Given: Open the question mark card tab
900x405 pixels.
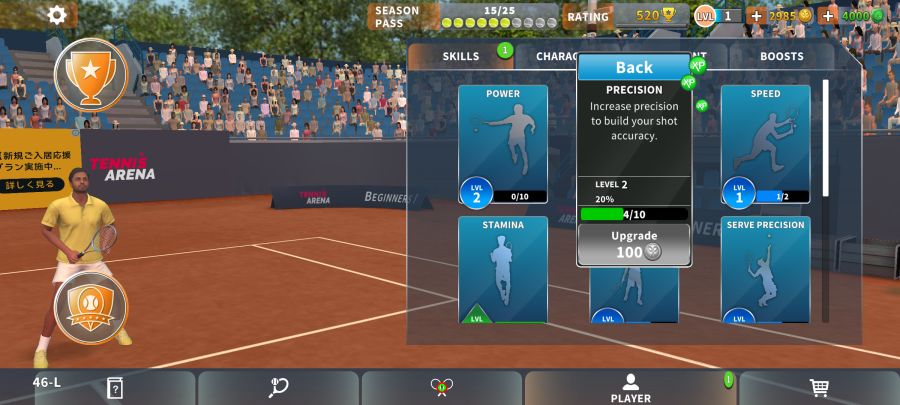Looking at the screenshot, I should [x=115, y=388].
